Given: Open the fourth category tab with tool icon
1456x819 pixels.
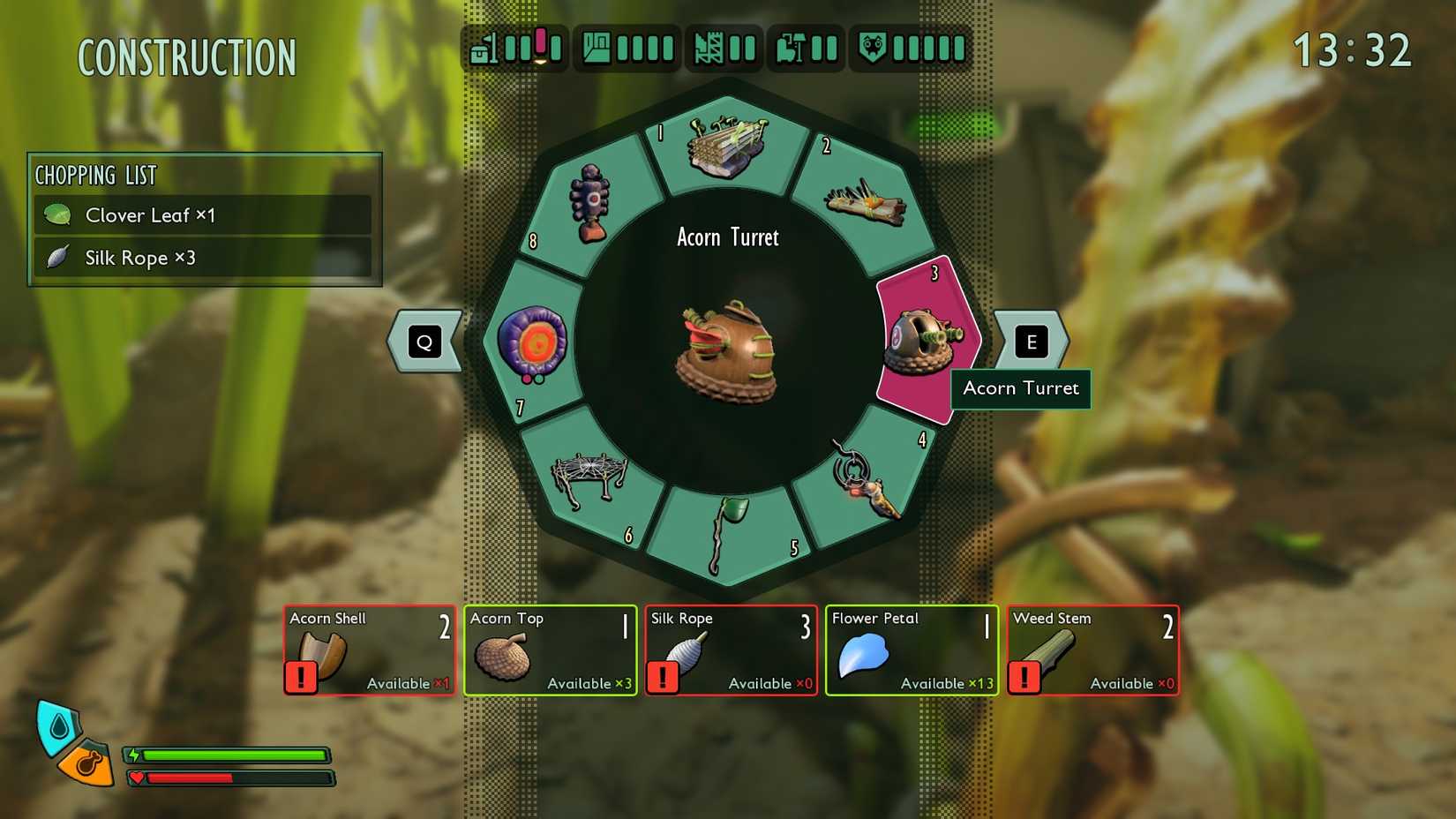Looking at the screenshot, I should tap(807, 48).
